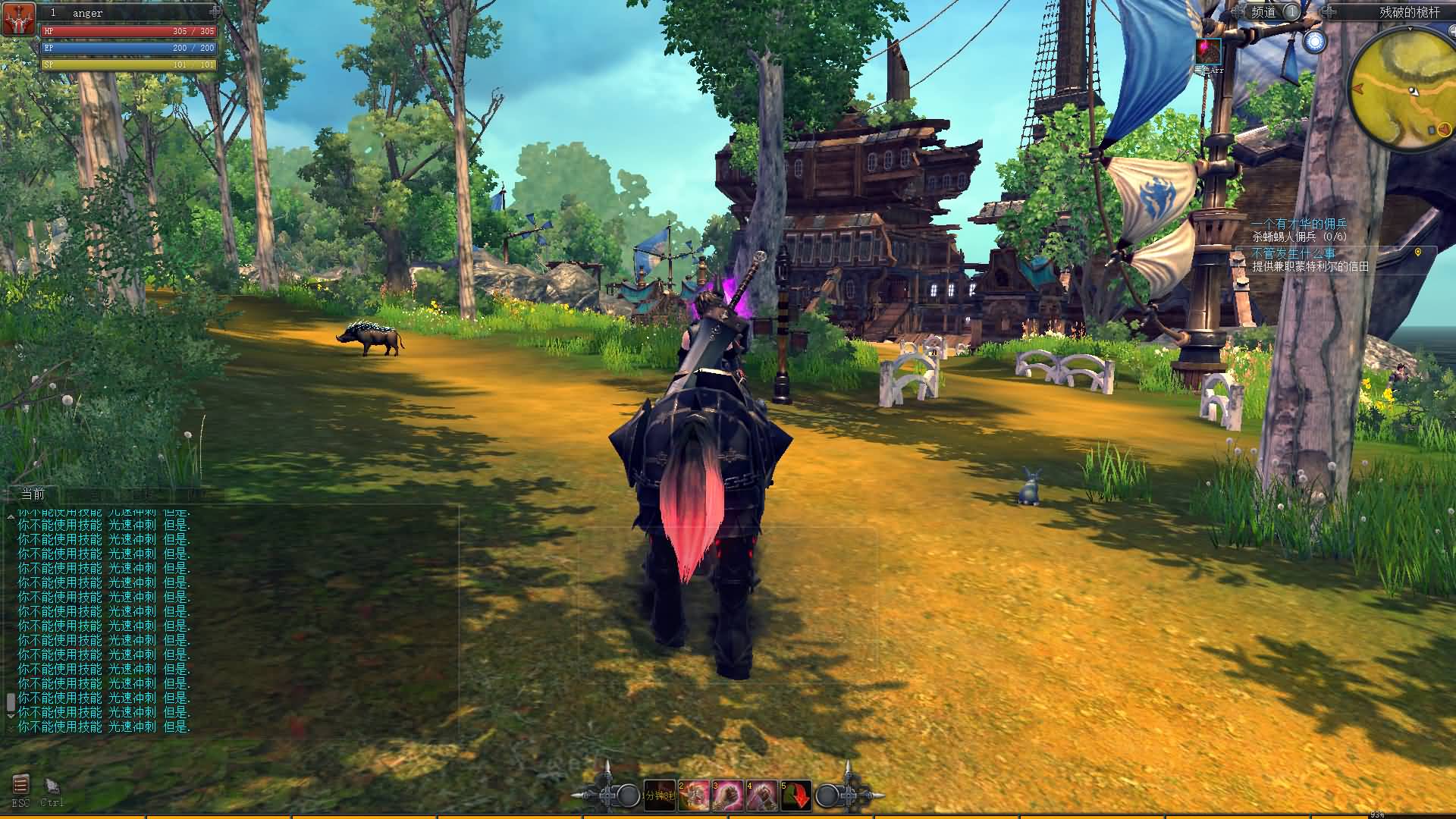
Task: Click the round button right of hotbar
Action: point(827,795)
